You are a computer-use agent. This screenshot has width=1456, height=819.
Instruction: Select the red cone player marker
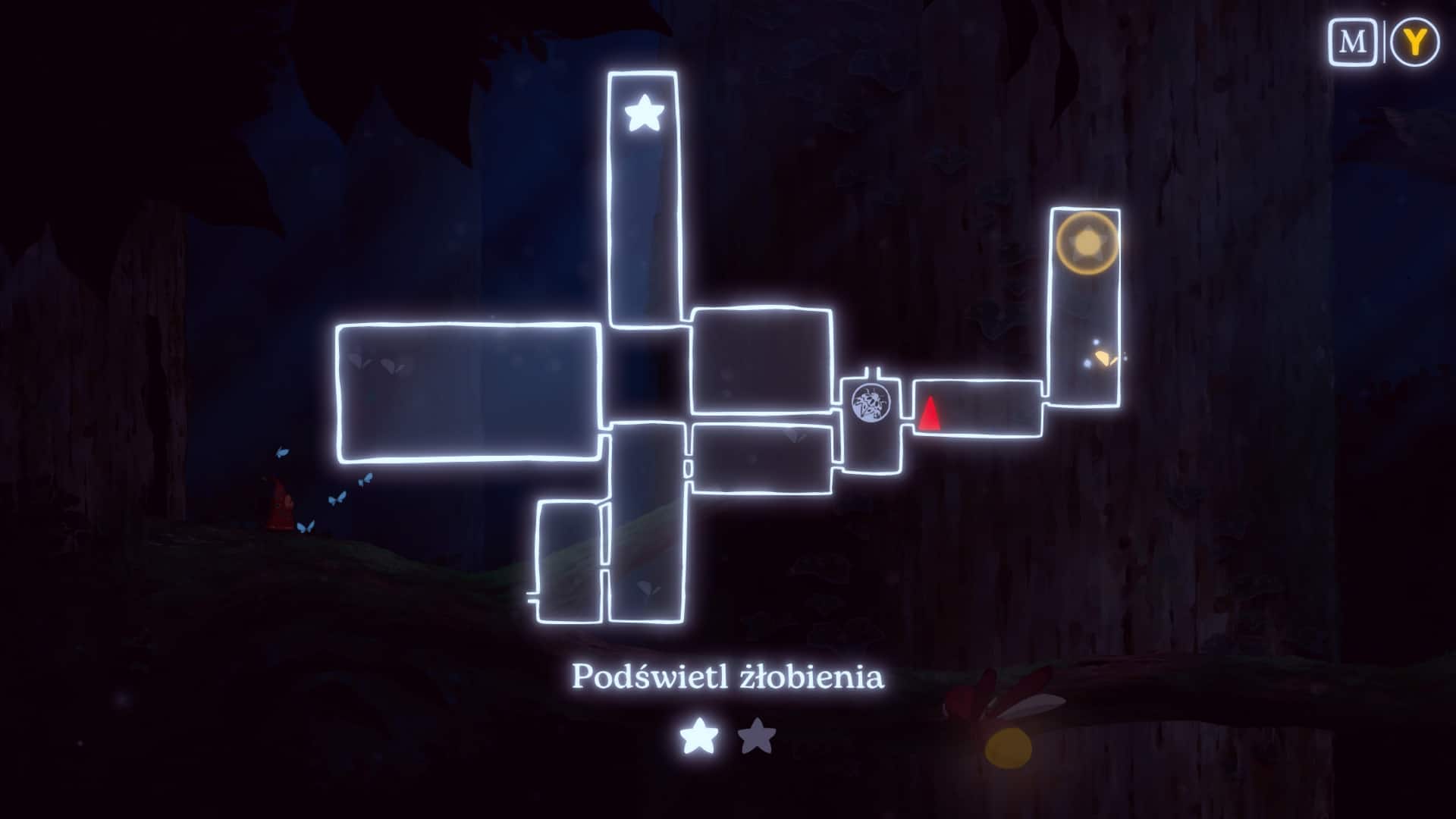[x=928, y=414]
